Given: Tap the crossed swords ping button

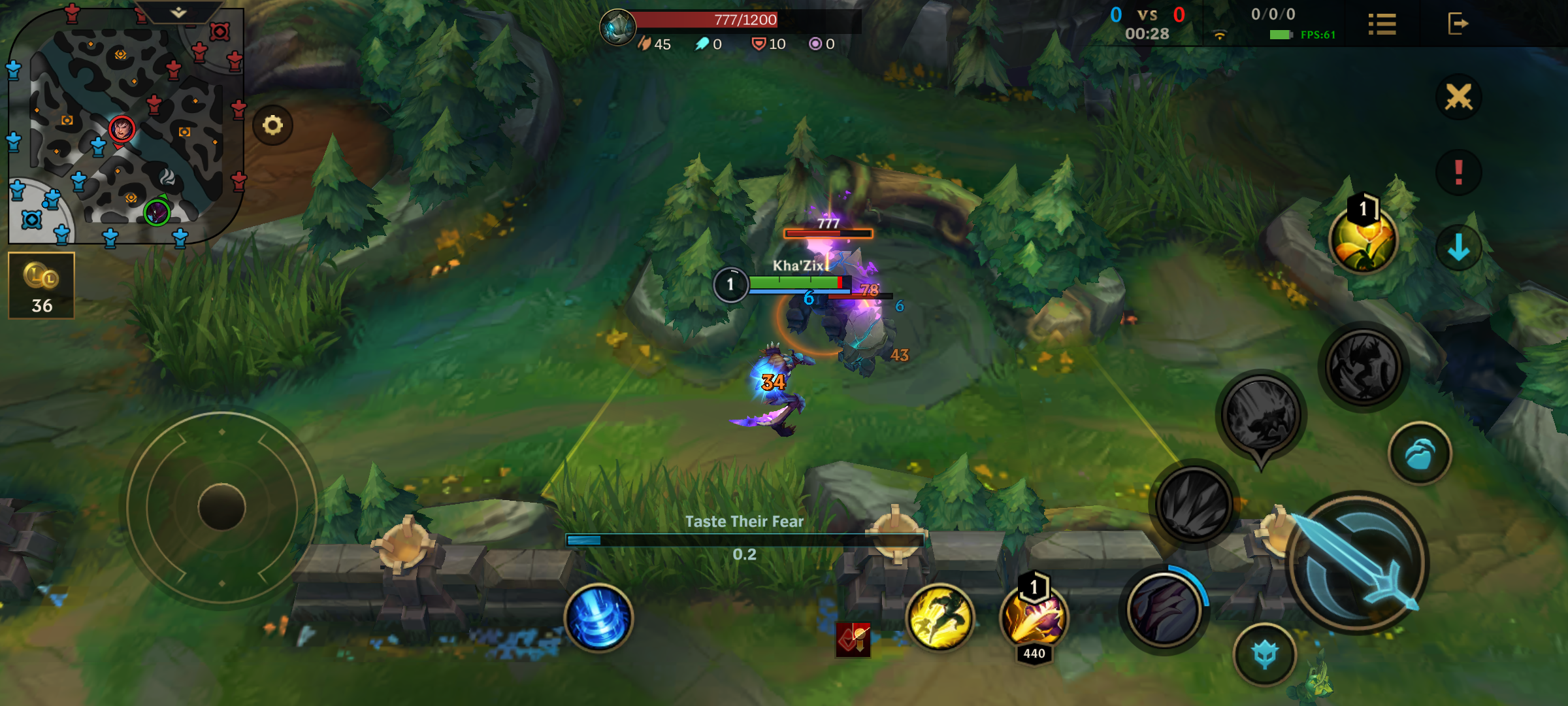Looking at the screenshot, I should (x=1458, y=97).
